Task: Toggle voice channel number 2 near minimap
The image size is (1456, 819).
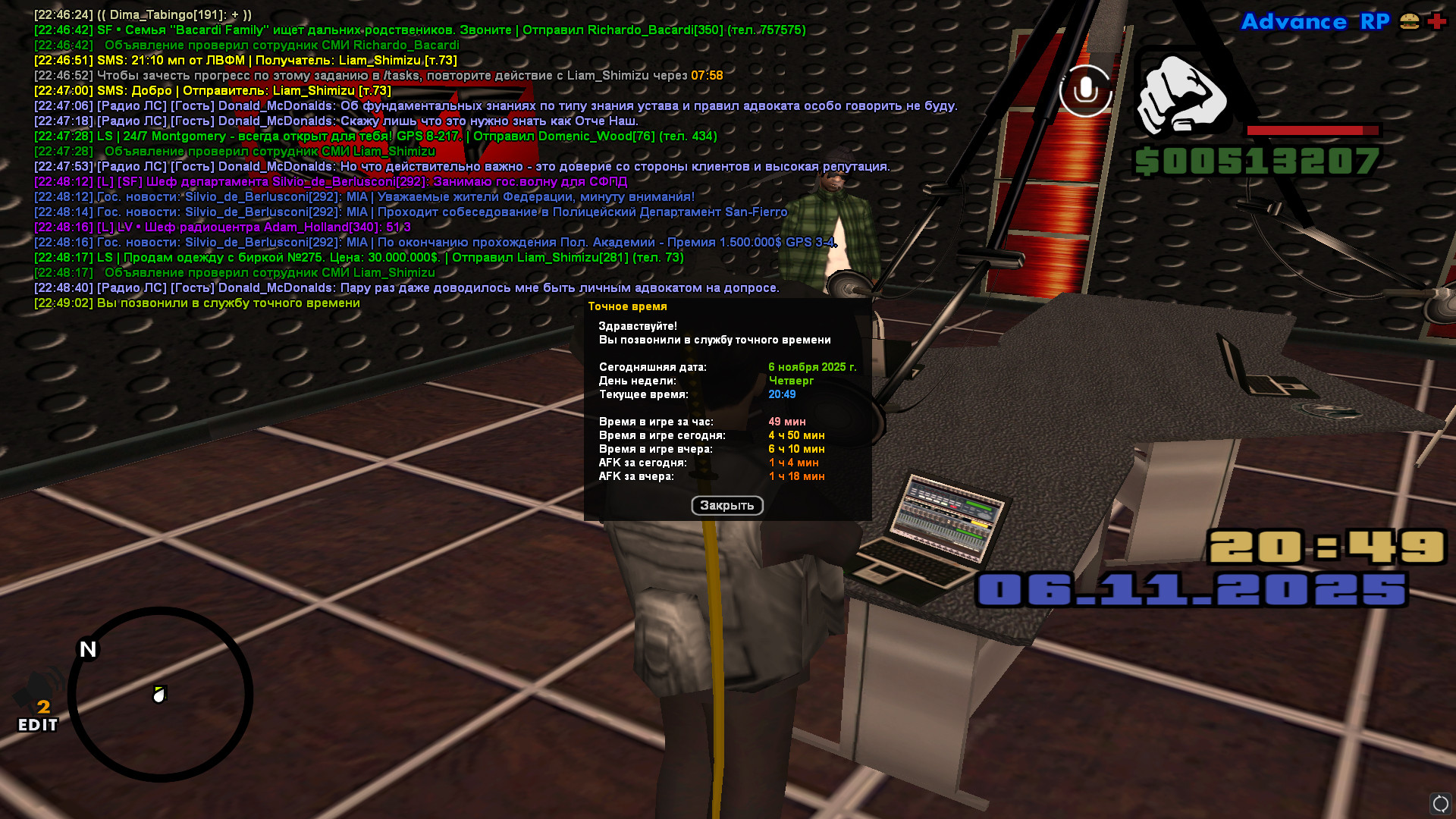Action: coord(43,707)
